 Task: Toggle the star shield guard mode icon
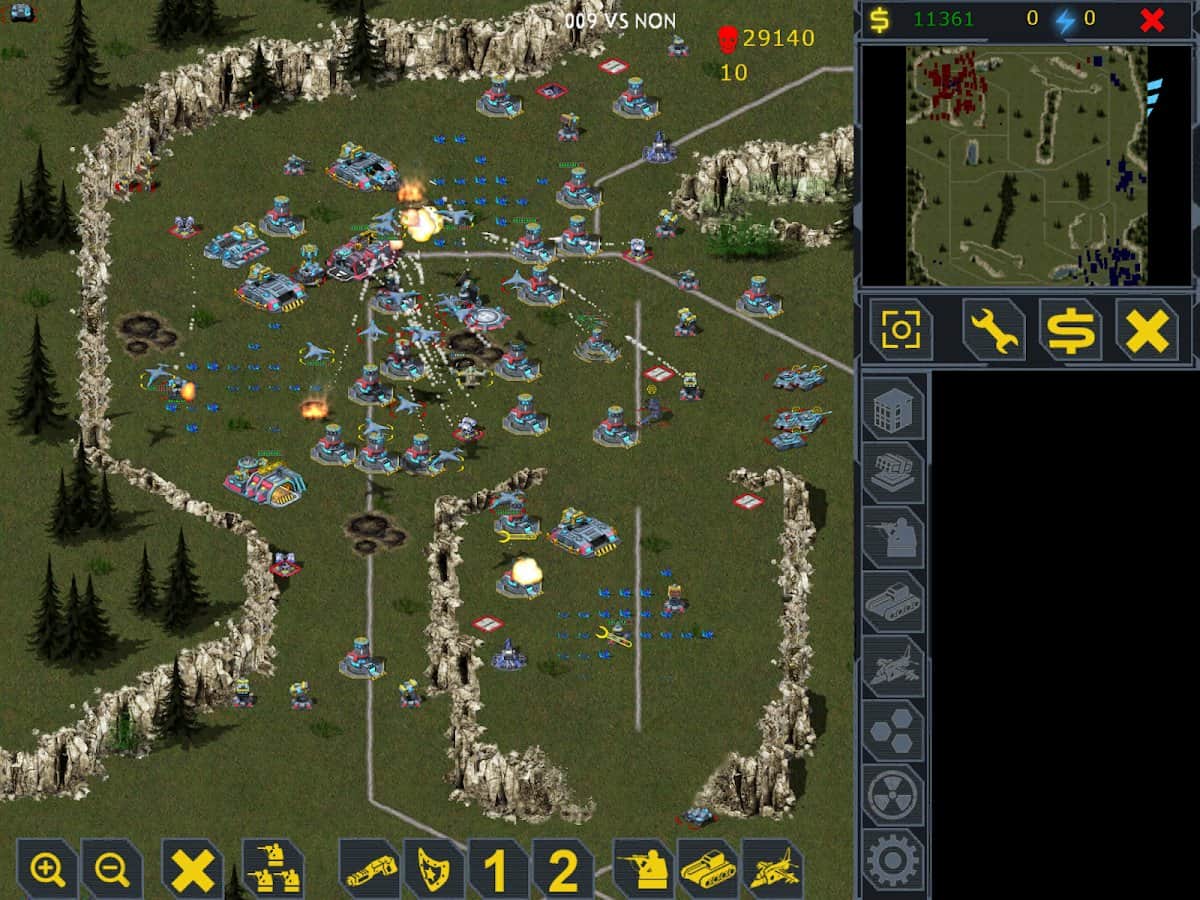[434, 869]
